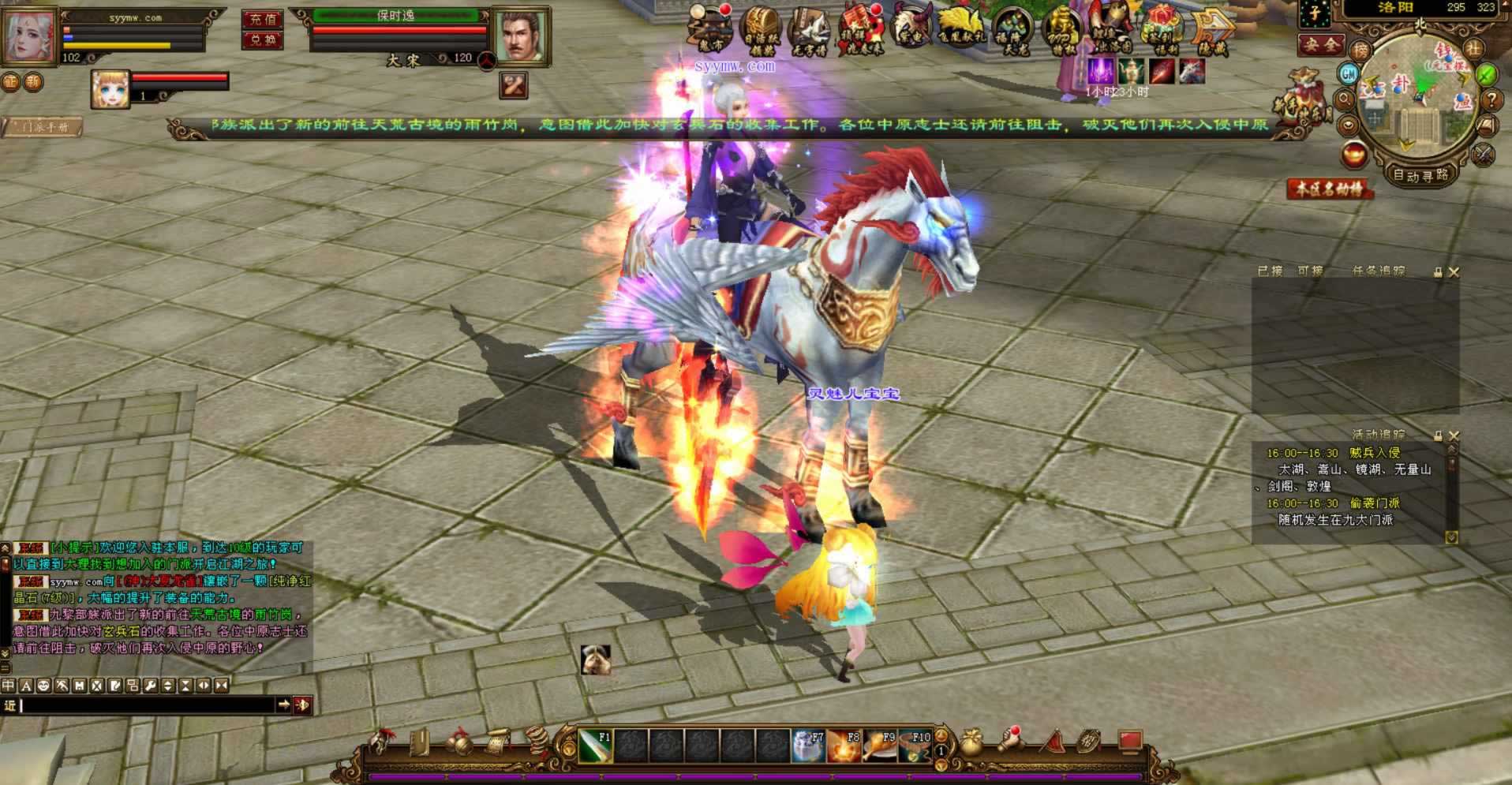Viewport: 1512px width, 785px height.
Task: Focus the chat input field
Action: coord(146,705)
